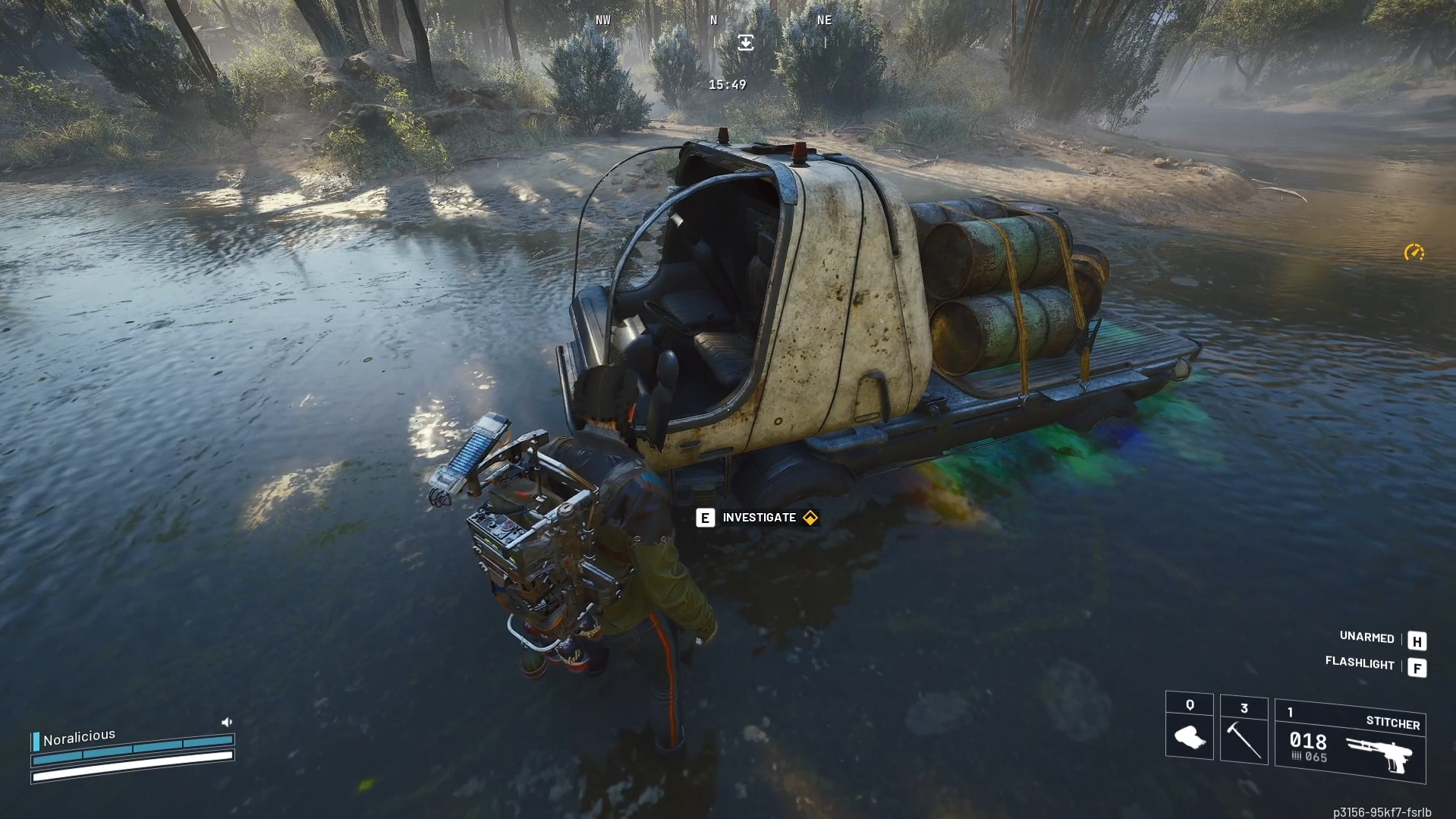
Task: Click the H key prompt for Unarmed
Action: [1417, 641]
